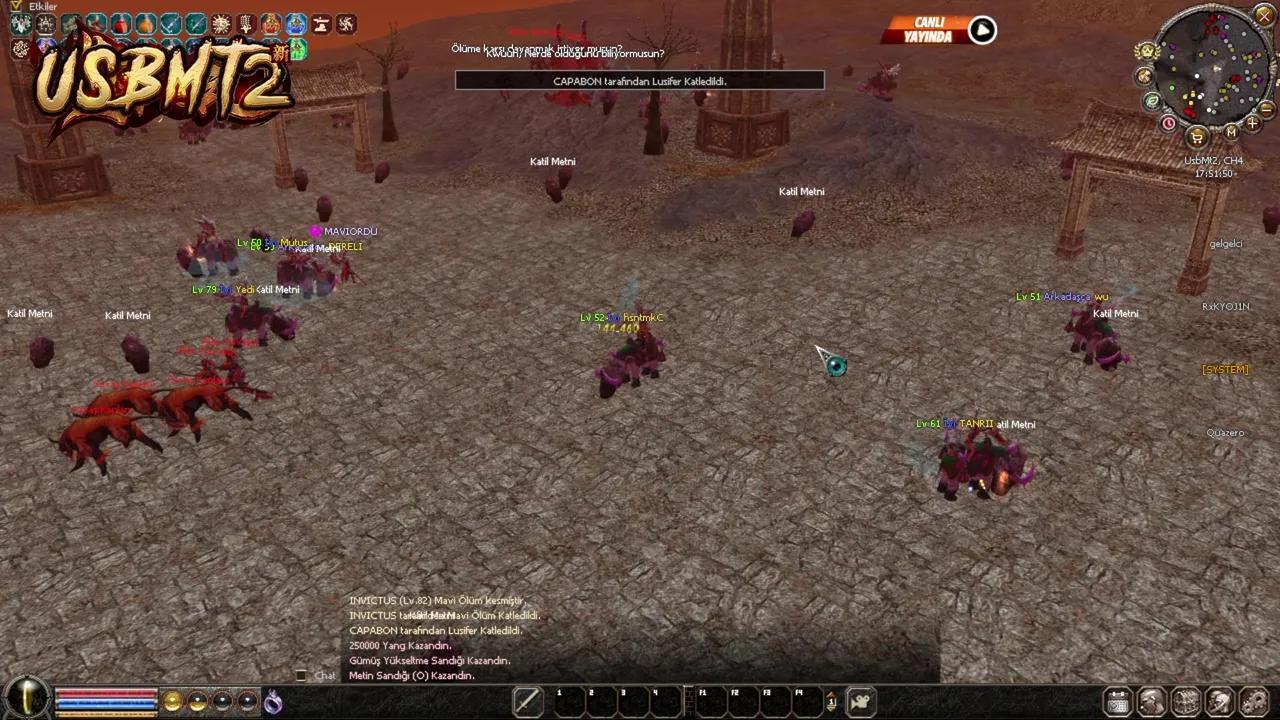Open the calendar events button
1280x720 pixels.
pos(1118,702)
